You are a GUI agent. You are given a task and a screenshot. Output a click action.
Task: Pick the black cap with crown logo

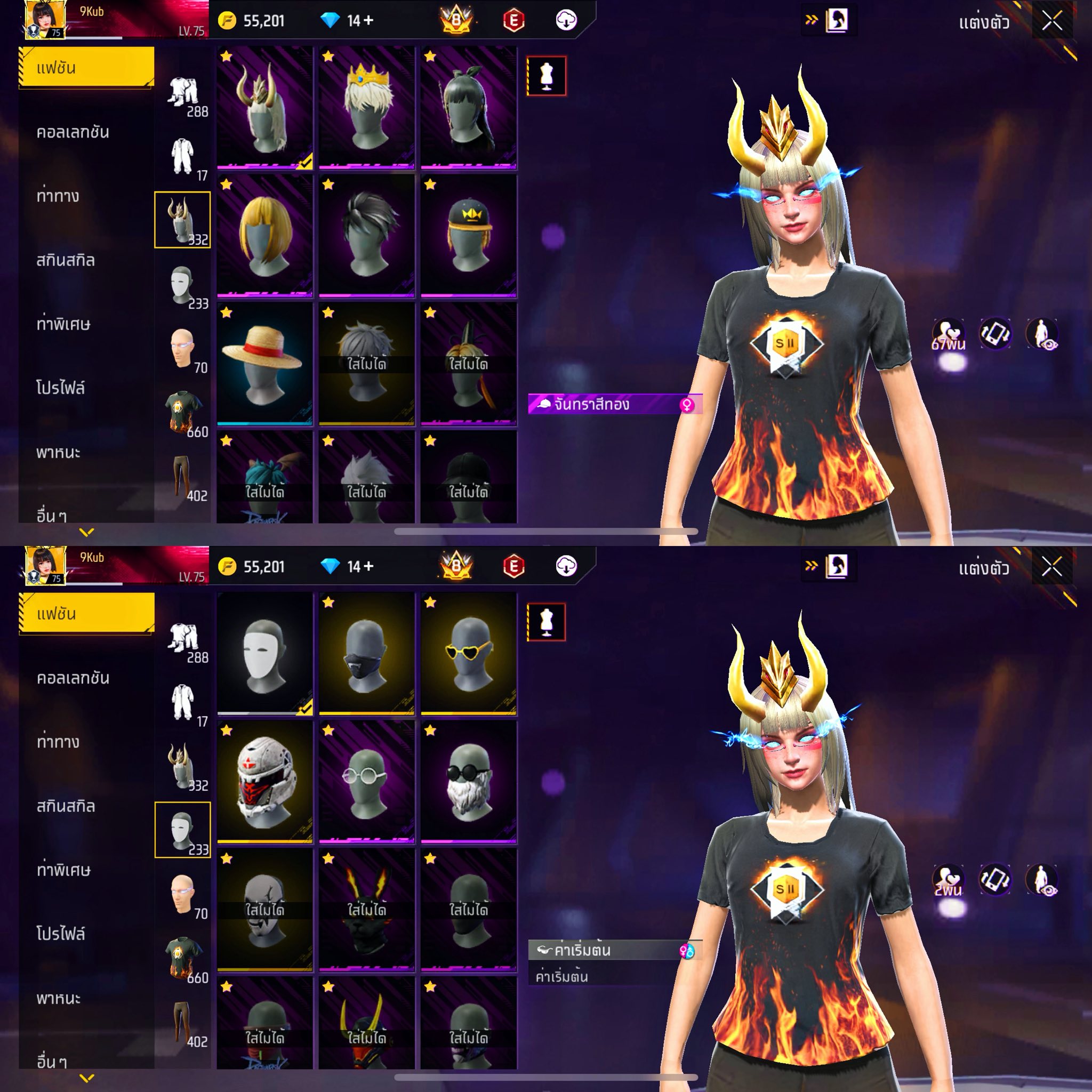pyautogui.click(x=468, y=235)
